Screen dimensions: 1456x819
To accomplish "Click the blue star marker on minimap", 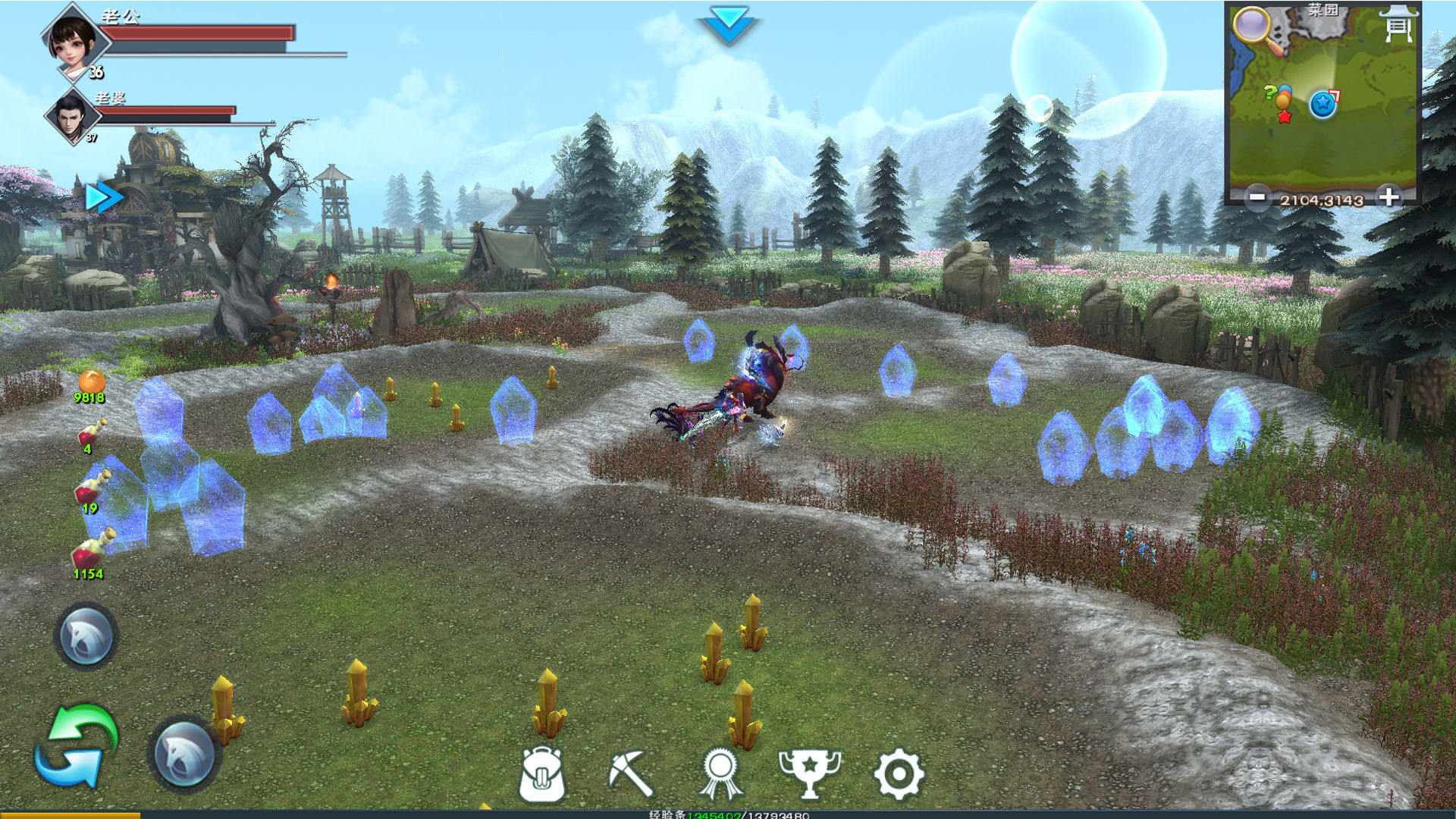I will coord(1323,104).
